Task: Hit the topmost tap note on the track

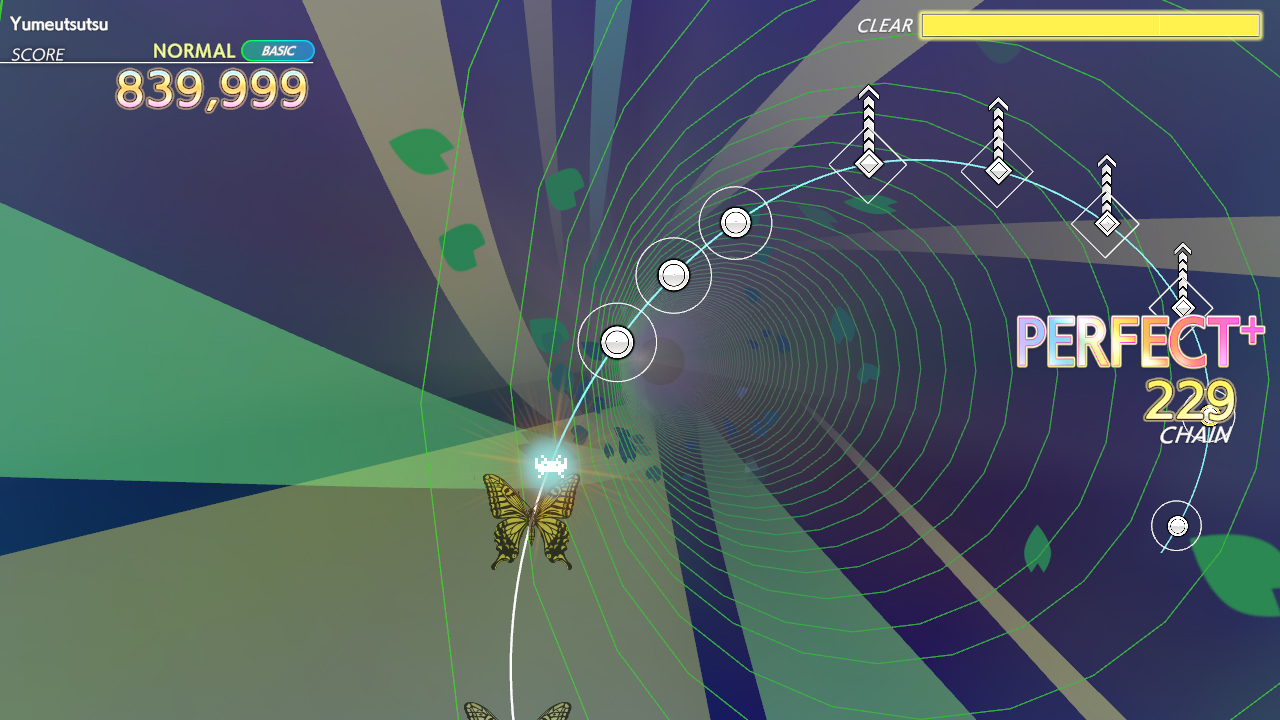Action: [734, 222]
